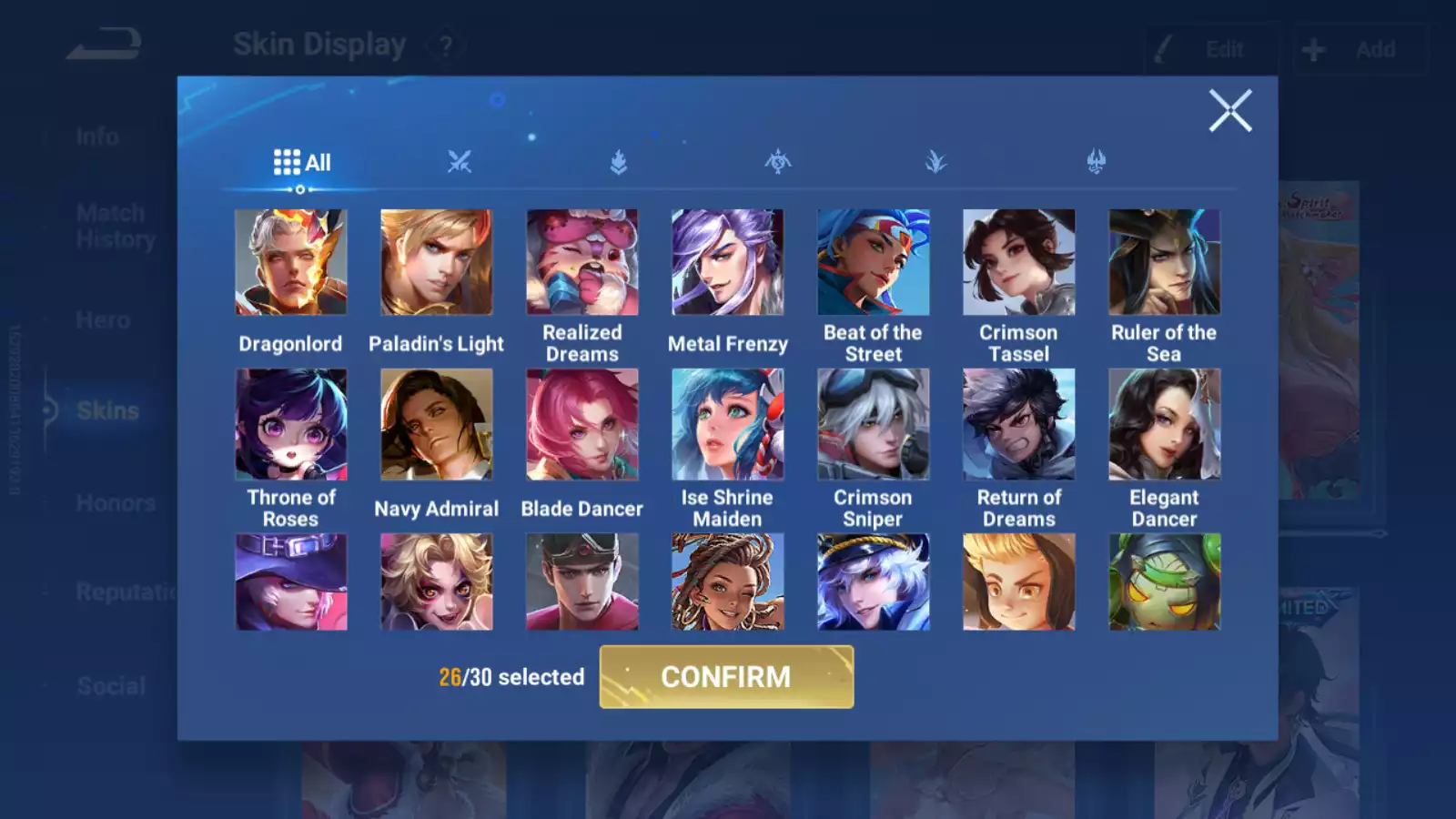Choose the Return of Dreams skin
The height and width of the screenshot is (819, 1456).
tap(1019, 424)
